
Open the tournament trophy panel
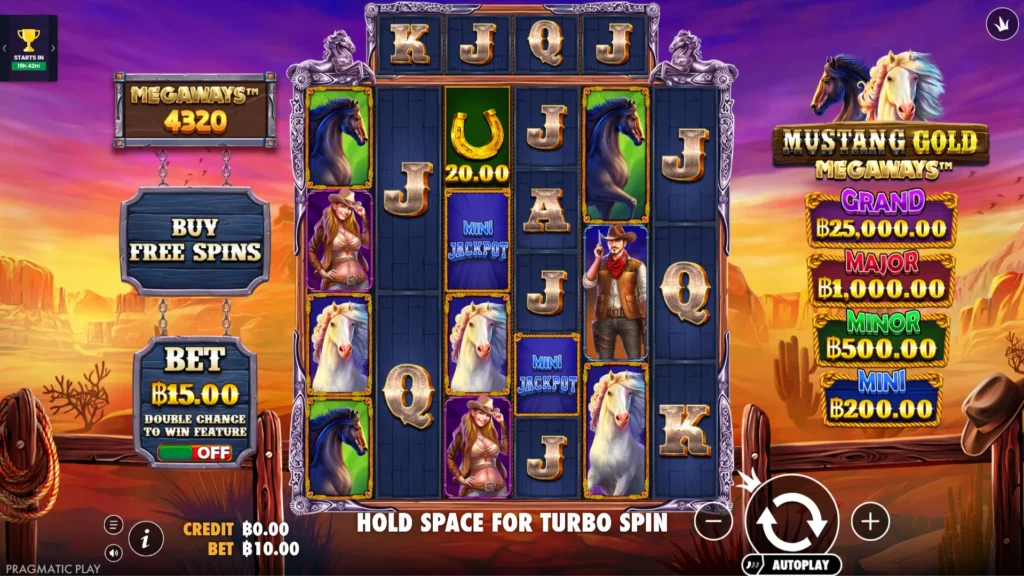tap(29, 47)
